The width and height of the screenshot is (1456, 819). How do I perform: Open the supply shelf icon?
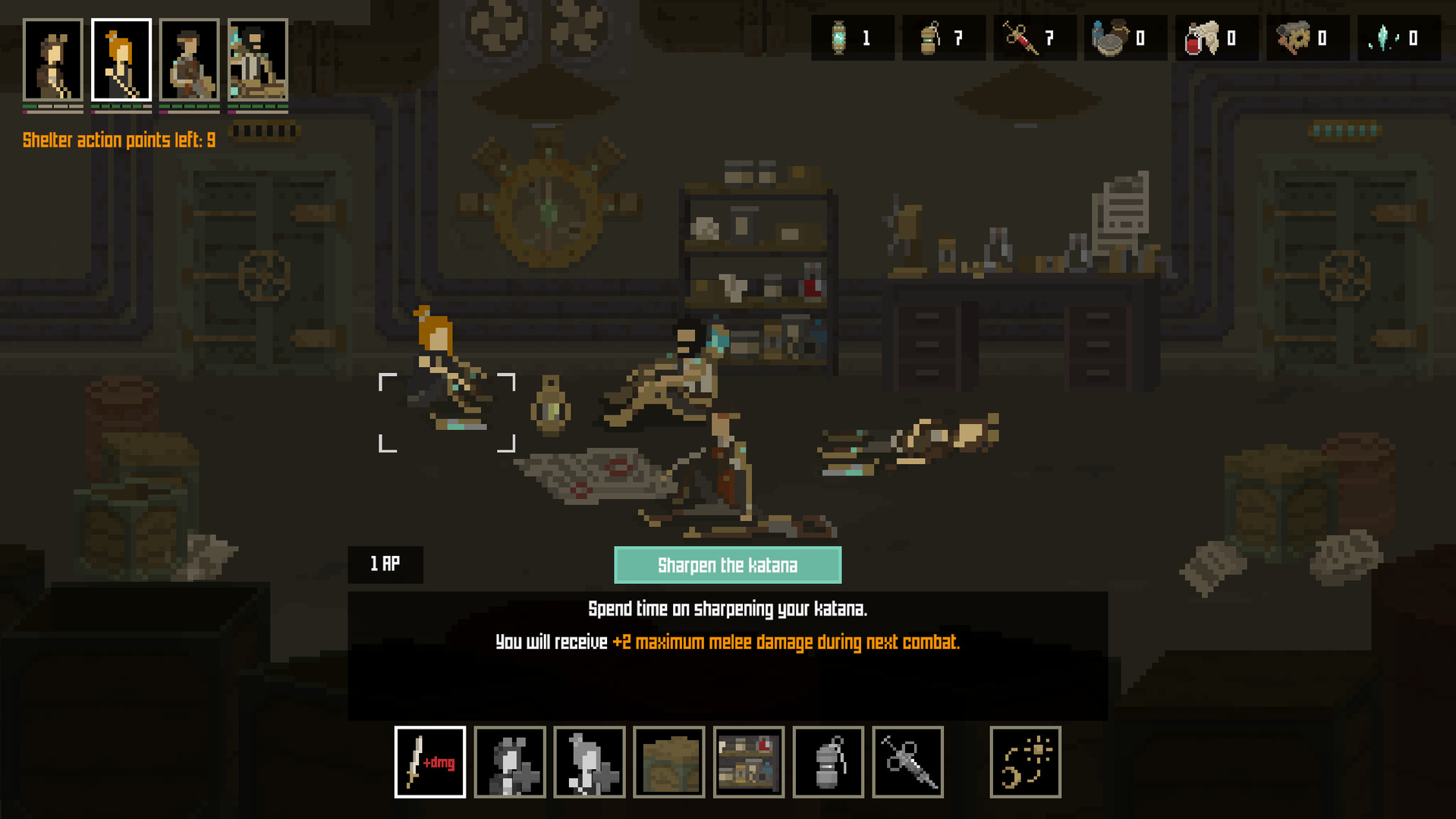748,762
